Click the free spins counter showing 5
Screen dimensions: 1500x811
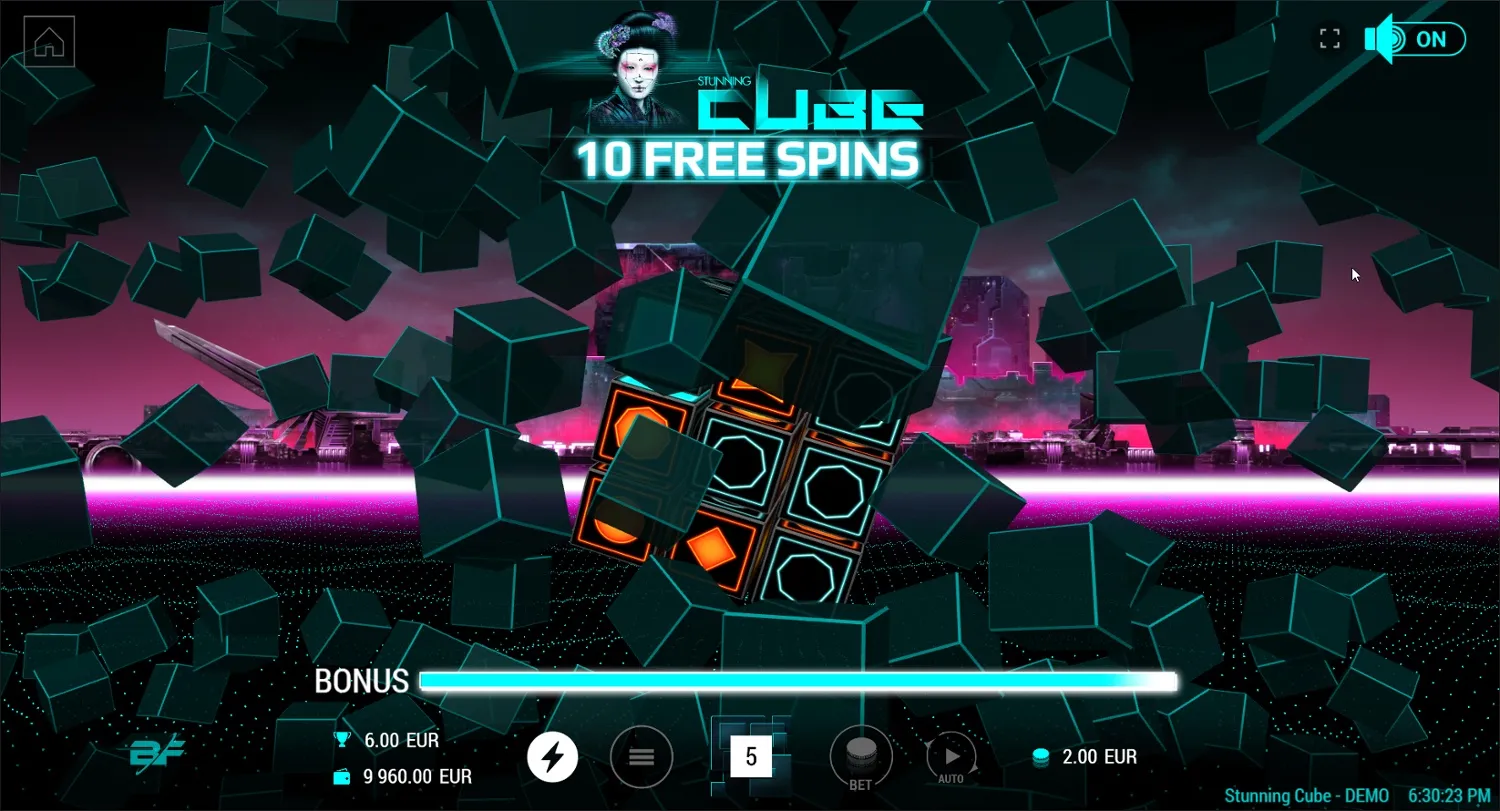point(752,757)
